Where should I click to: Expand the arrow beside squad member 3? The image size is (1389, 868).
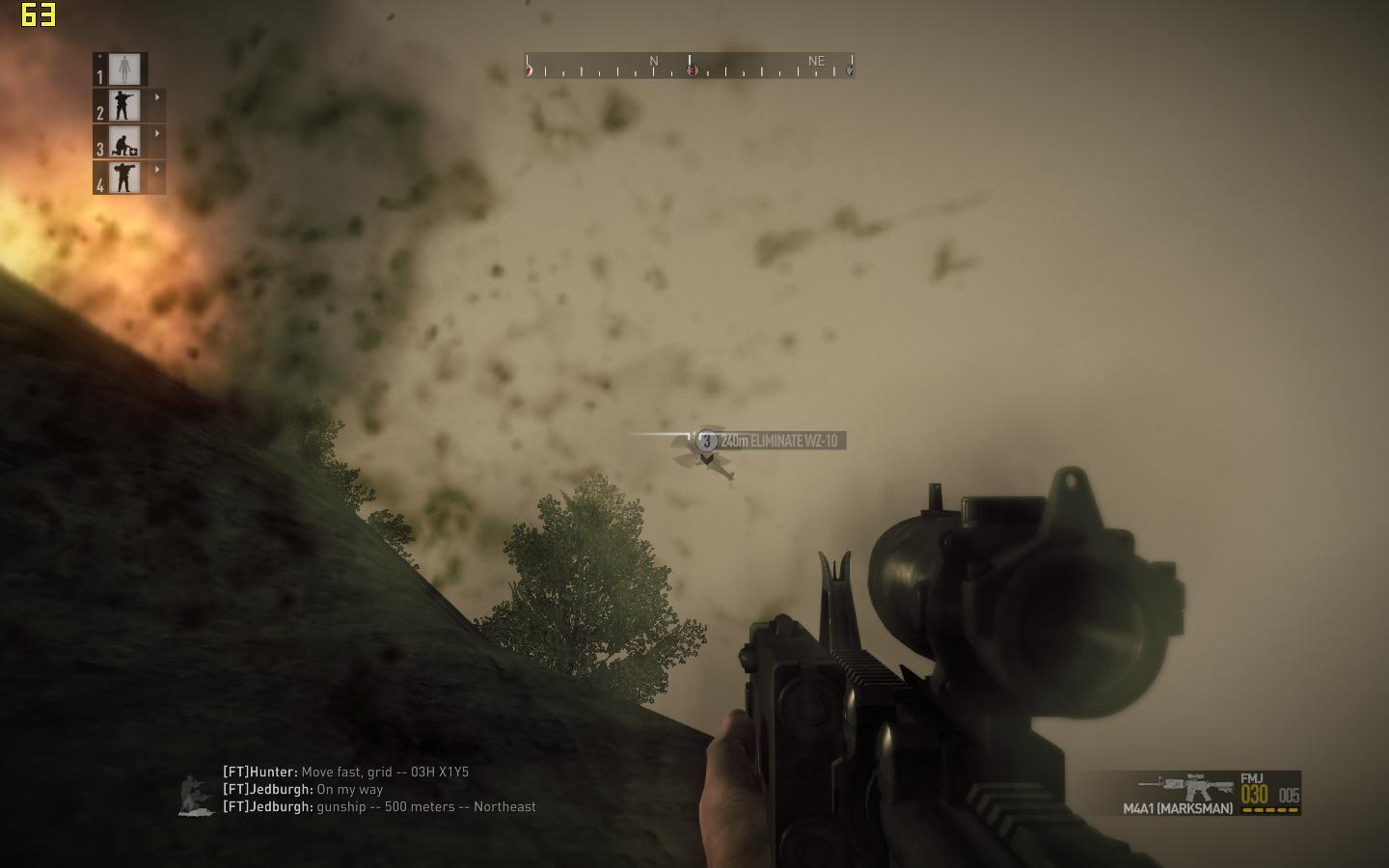pyautogui.click(x=157, y=133)
